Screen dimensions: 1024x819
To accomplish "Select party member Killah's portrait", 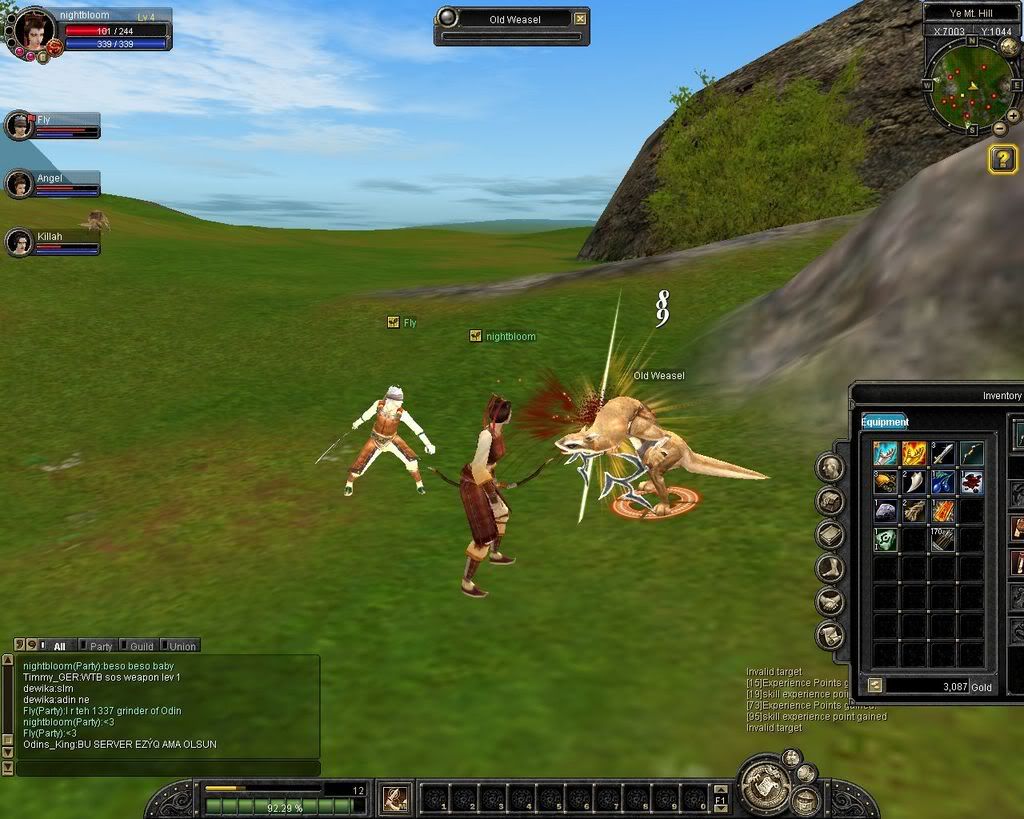I will (x=19, y=242).
